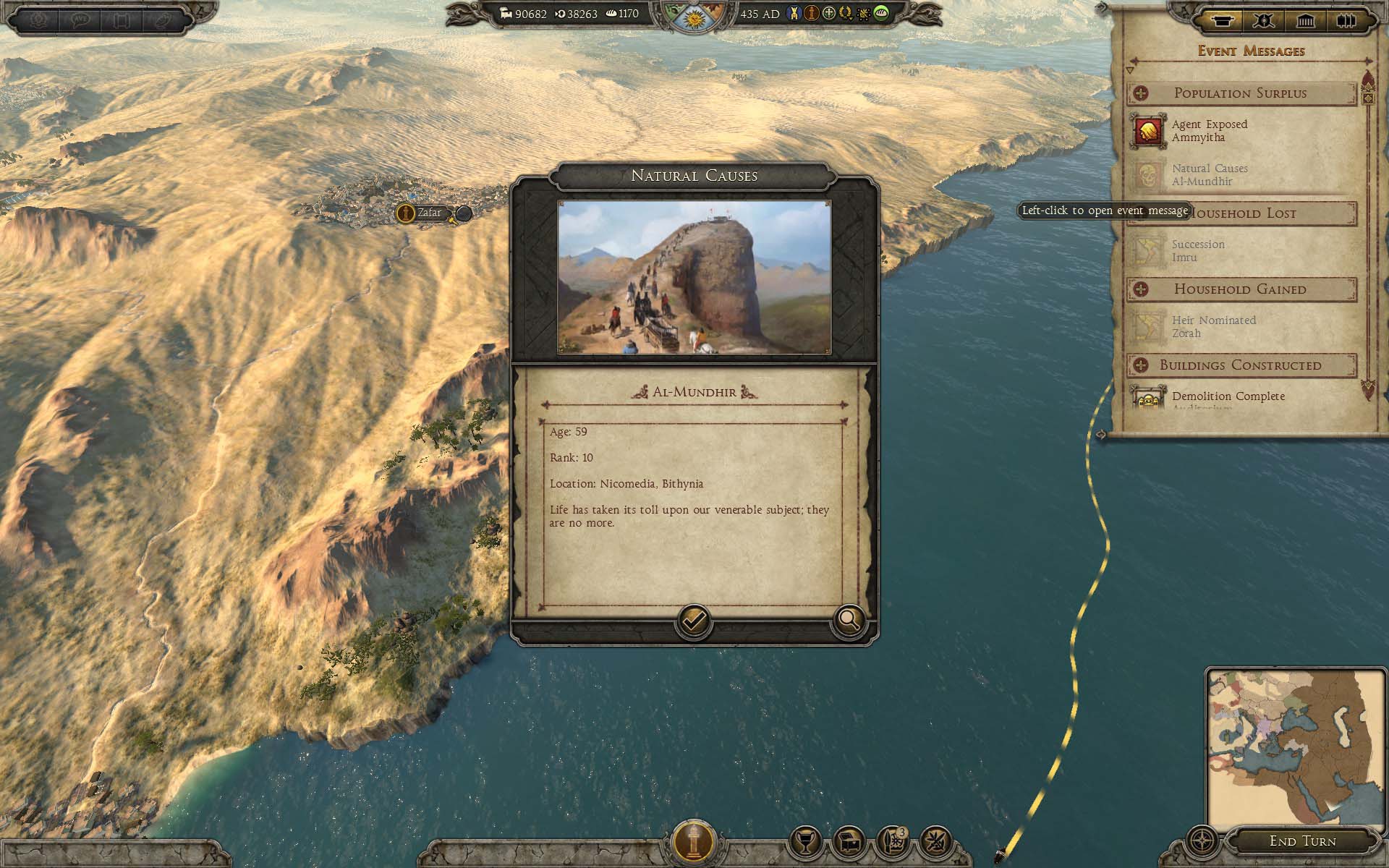
Task: Open the Agent Exposed Ammyitha event message
Action: [1209, 131]
